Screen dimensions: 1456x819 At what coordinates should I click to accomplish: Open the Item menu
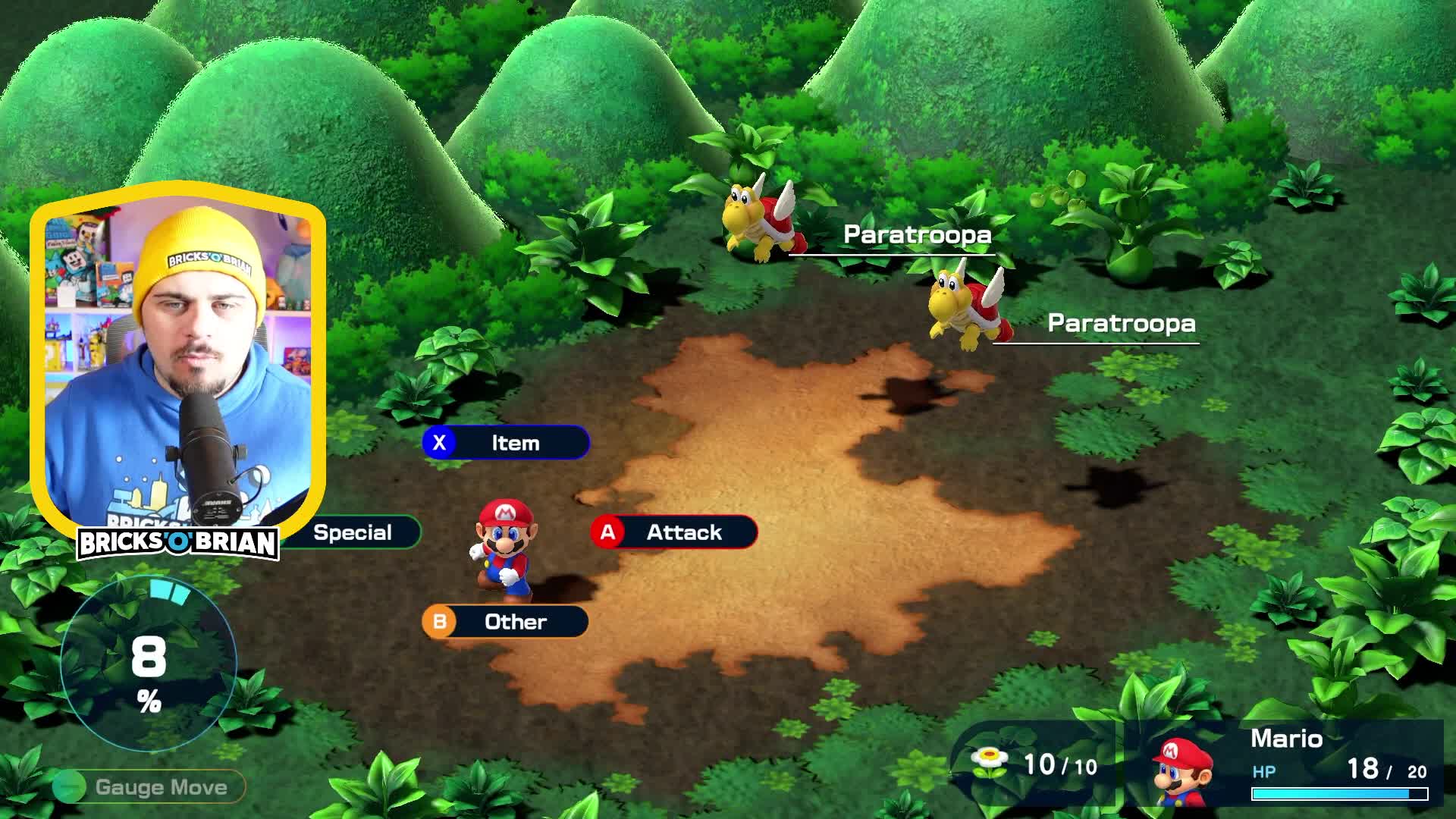tap(506, 443)
